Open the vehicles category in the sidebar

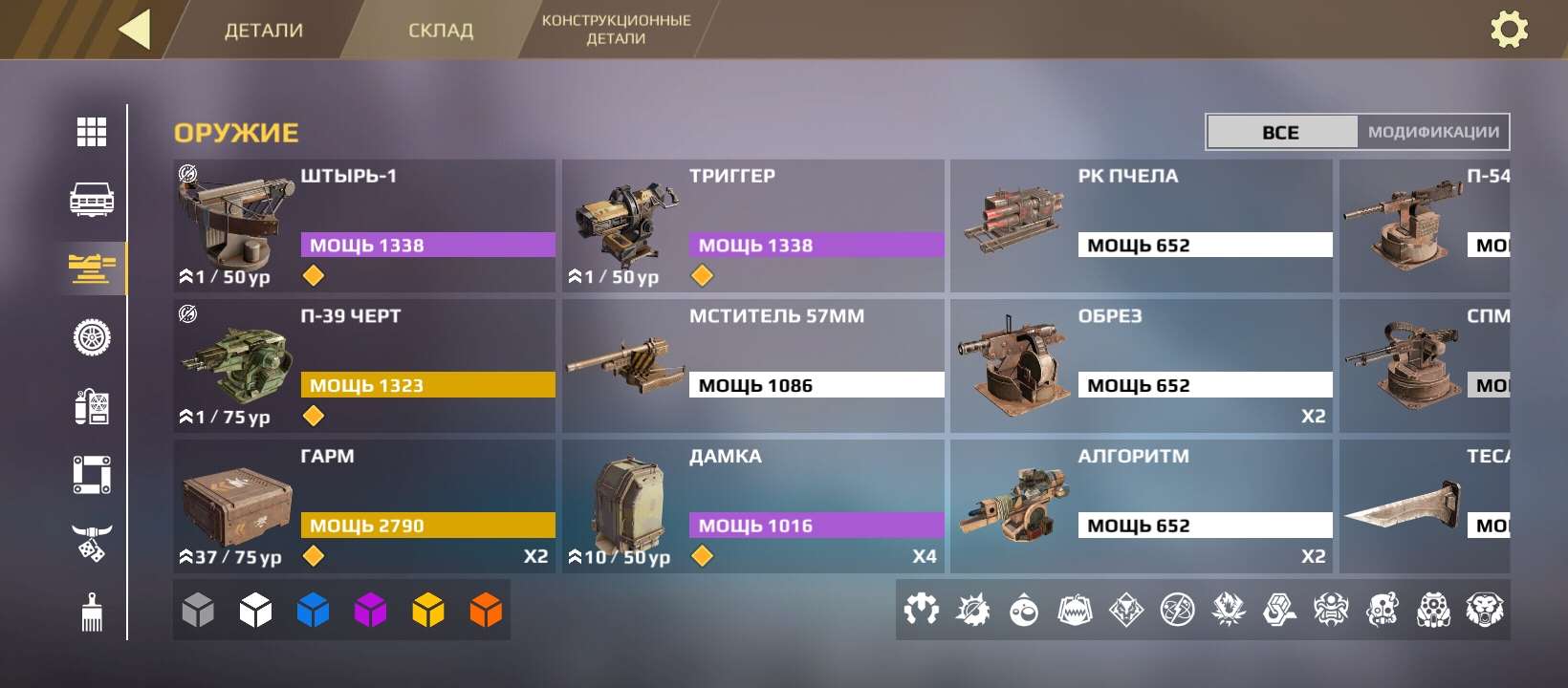[x=92, y=200]
